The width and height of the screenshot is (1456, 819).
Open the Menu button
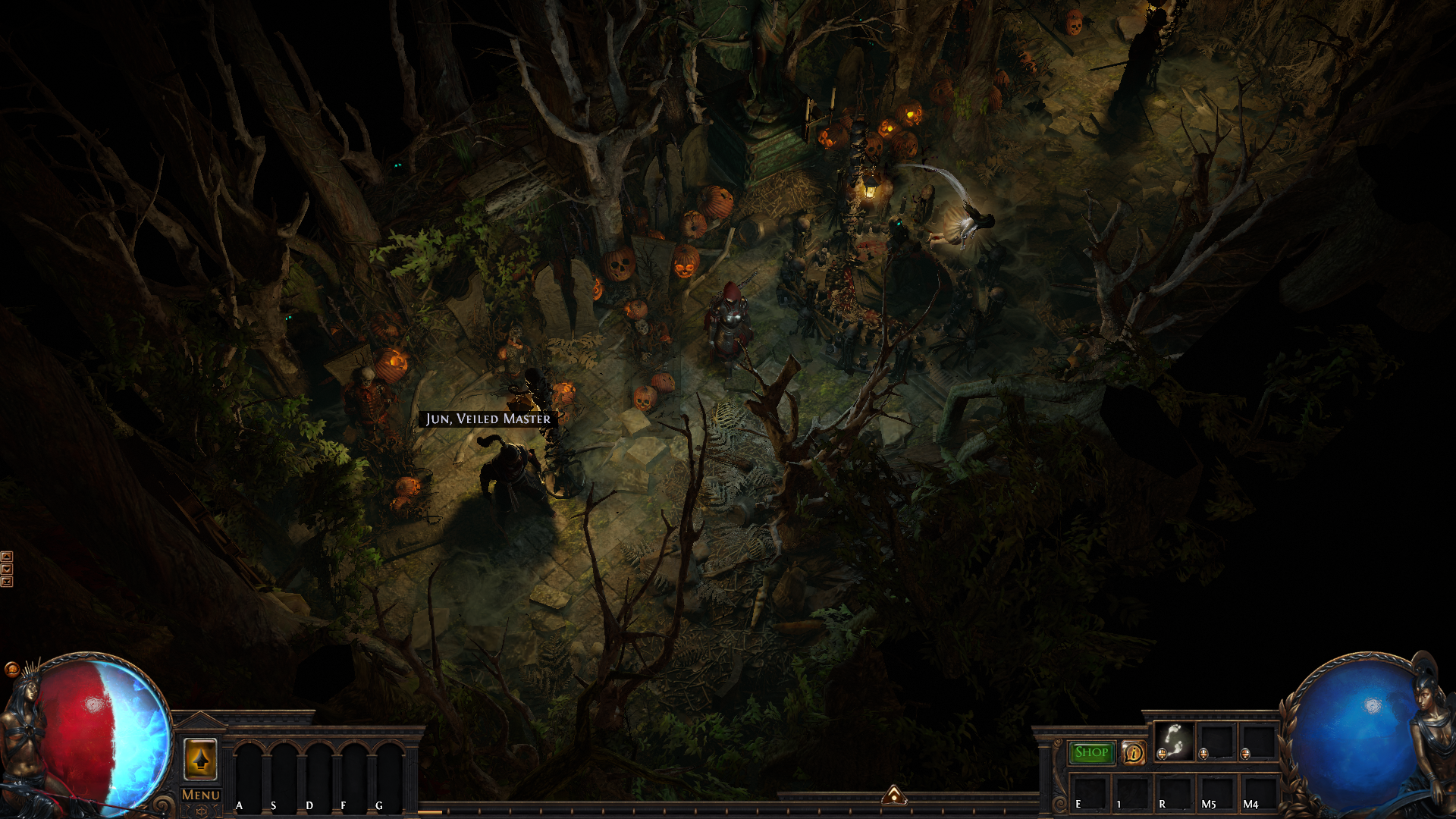point(200,795)
